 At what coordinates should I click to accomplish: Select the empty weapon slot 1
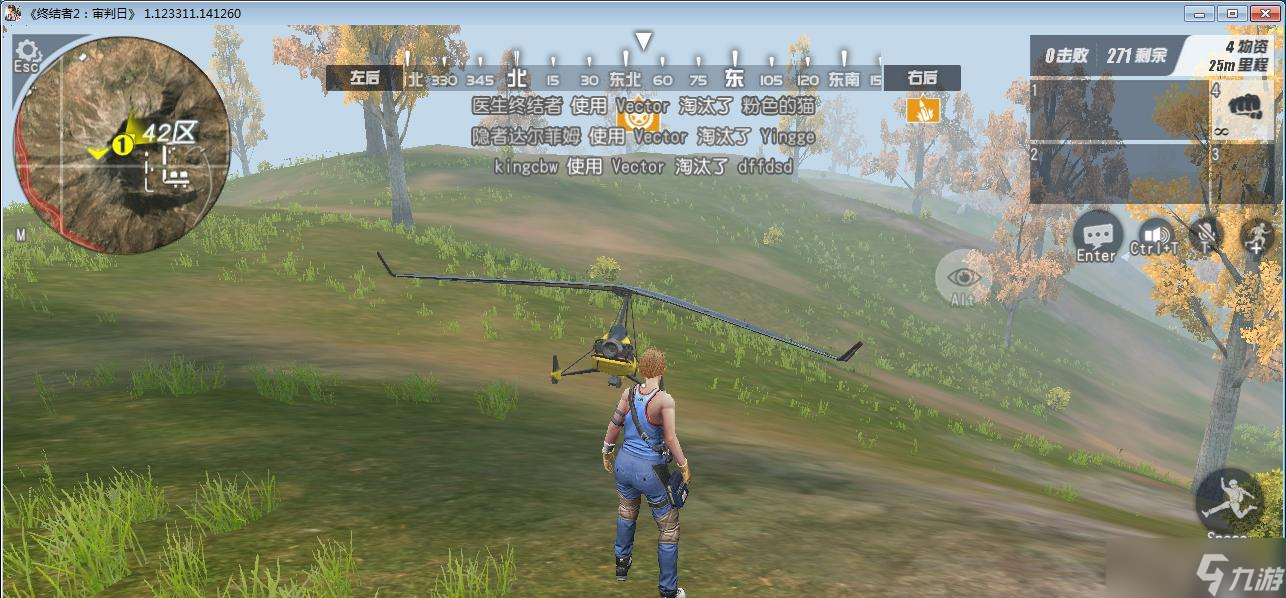click(x=1117, y=110)
